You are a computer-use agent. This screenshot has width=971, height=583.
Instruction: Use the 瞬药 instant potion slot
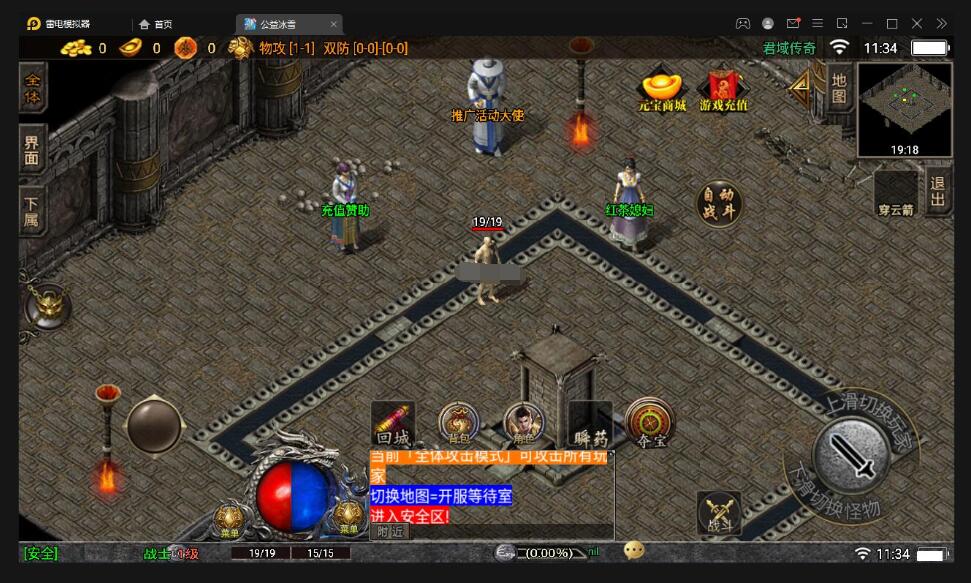tap(590, 422)
